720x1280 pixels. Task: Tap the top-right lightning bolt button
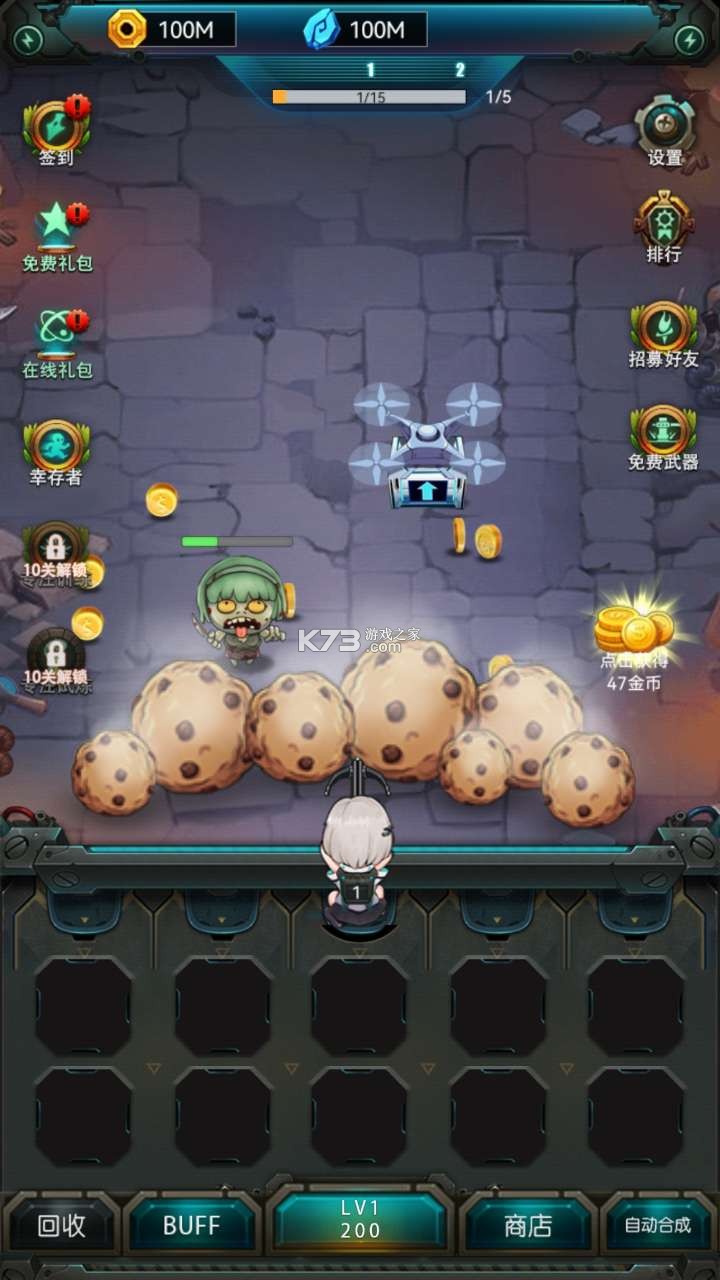(x=689, y=40)
